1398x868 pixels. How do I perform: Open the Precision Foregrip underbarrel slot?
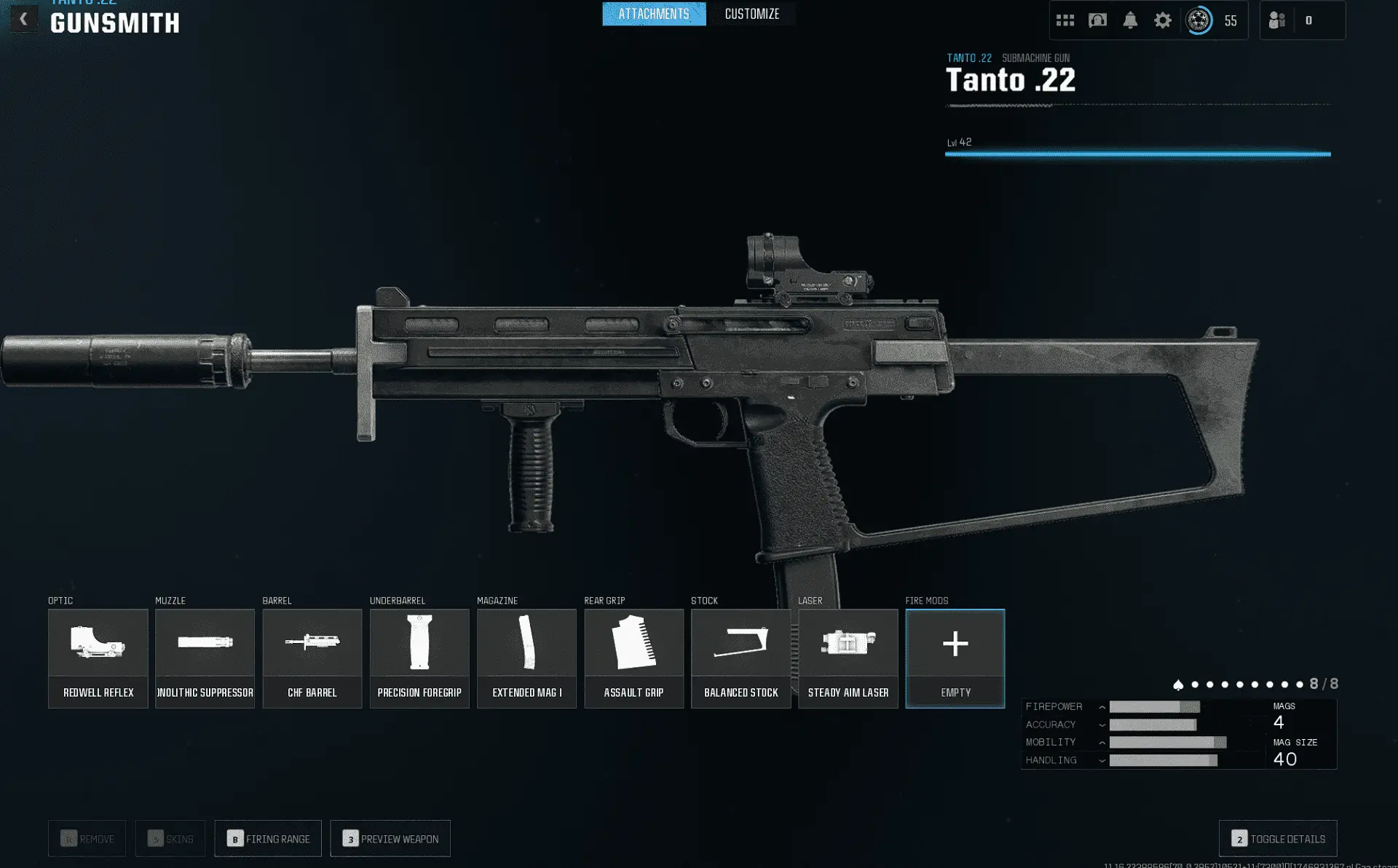[x=419, y=658]
